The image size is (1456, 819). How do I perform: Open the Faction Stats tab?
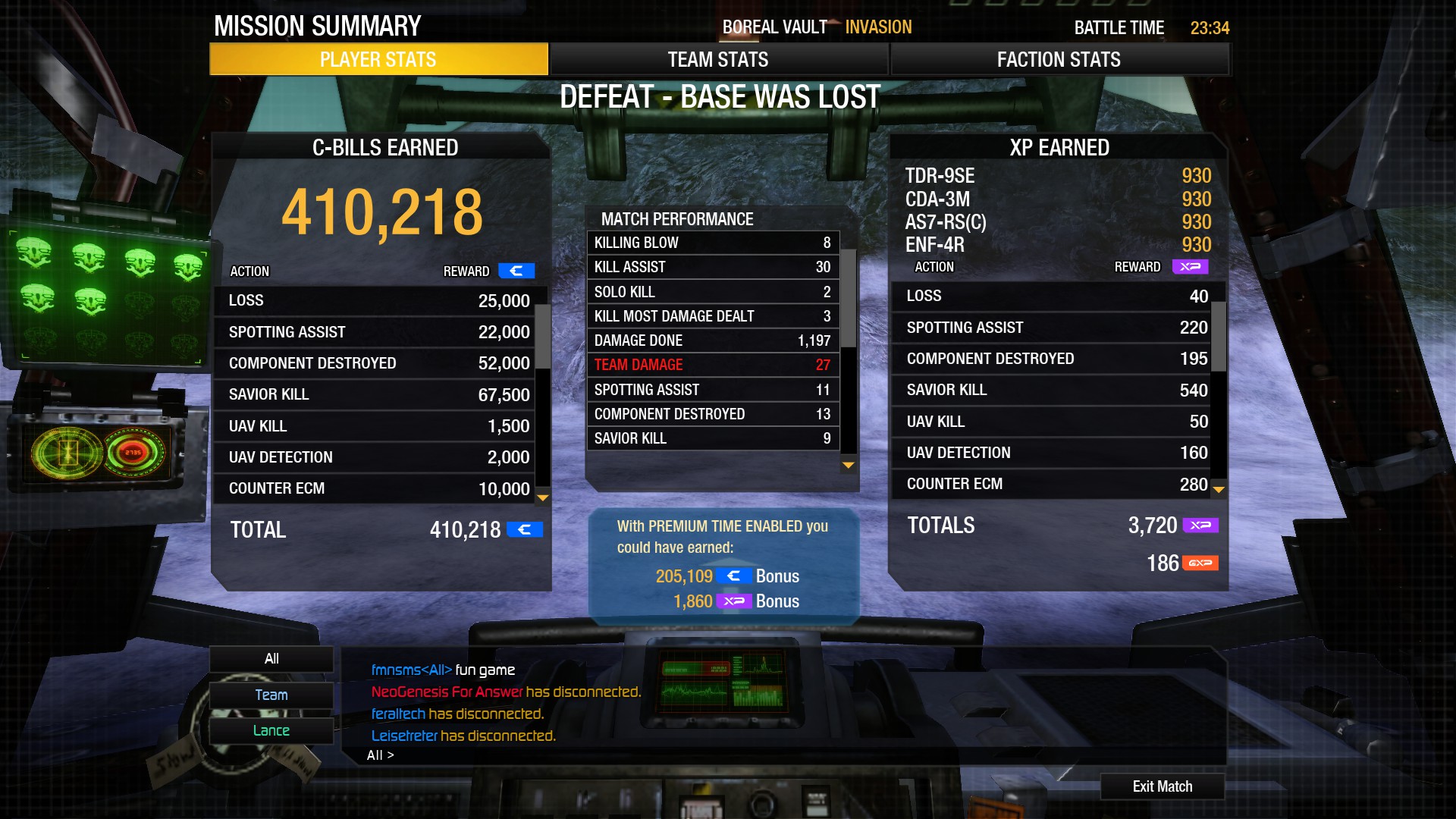click(1058, 59)
